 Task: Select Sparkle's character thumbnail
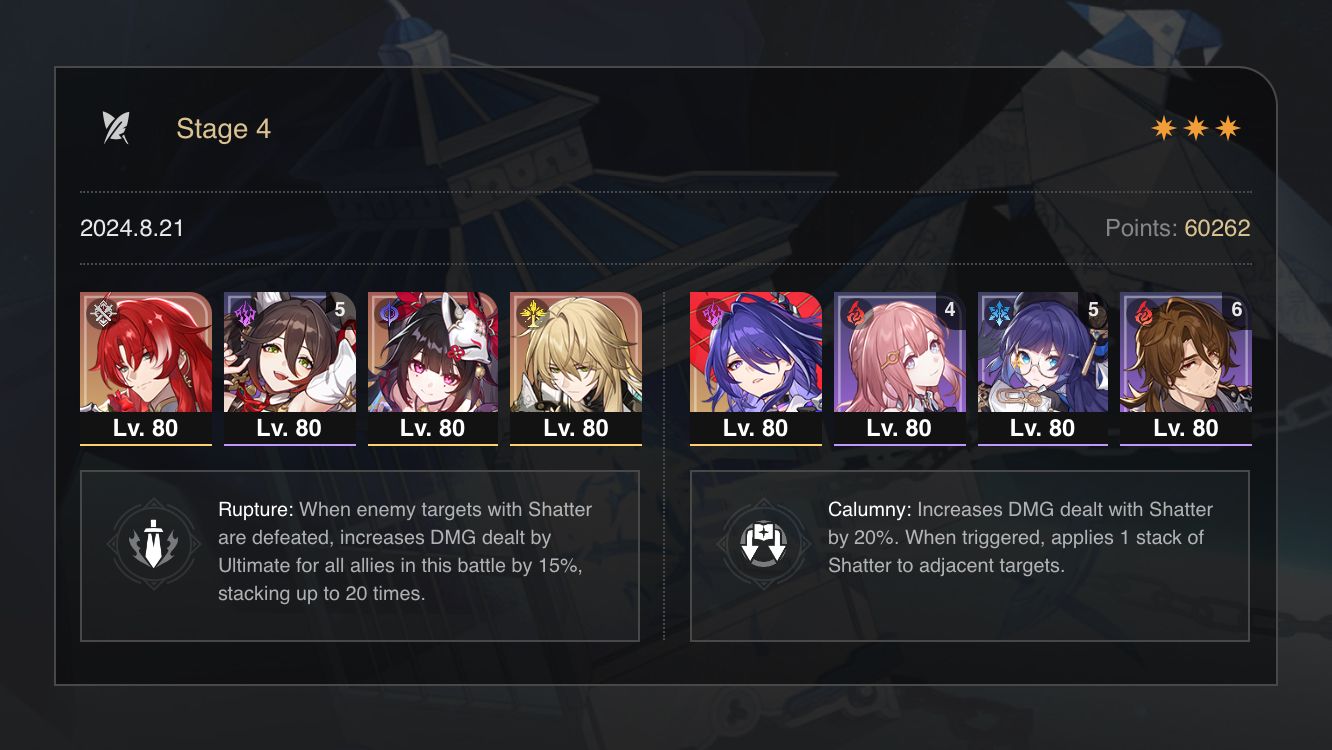[433, 355]
